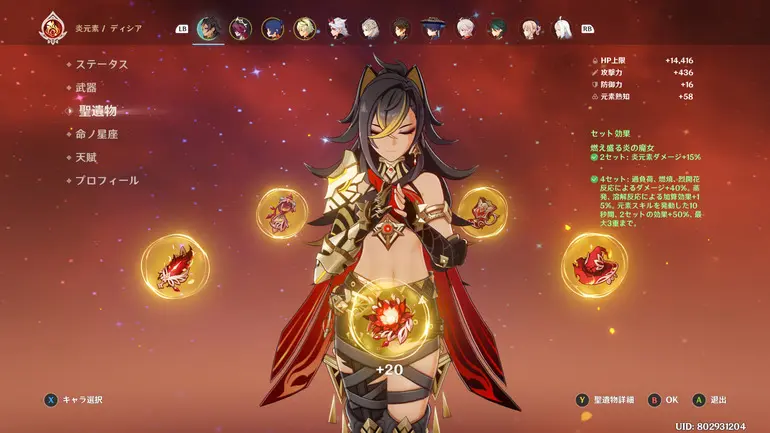Select the hourglass sands artifact slot

pos(281,212)
